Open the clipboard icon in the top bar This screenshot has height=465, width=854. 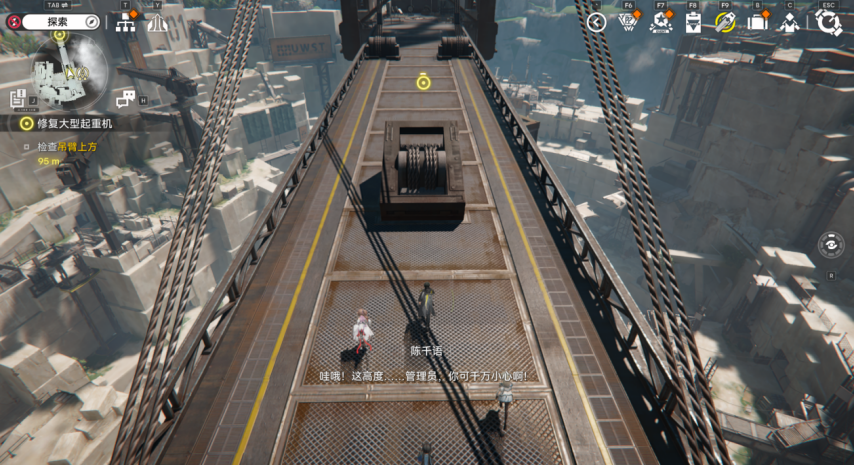(x=693, y=22)
